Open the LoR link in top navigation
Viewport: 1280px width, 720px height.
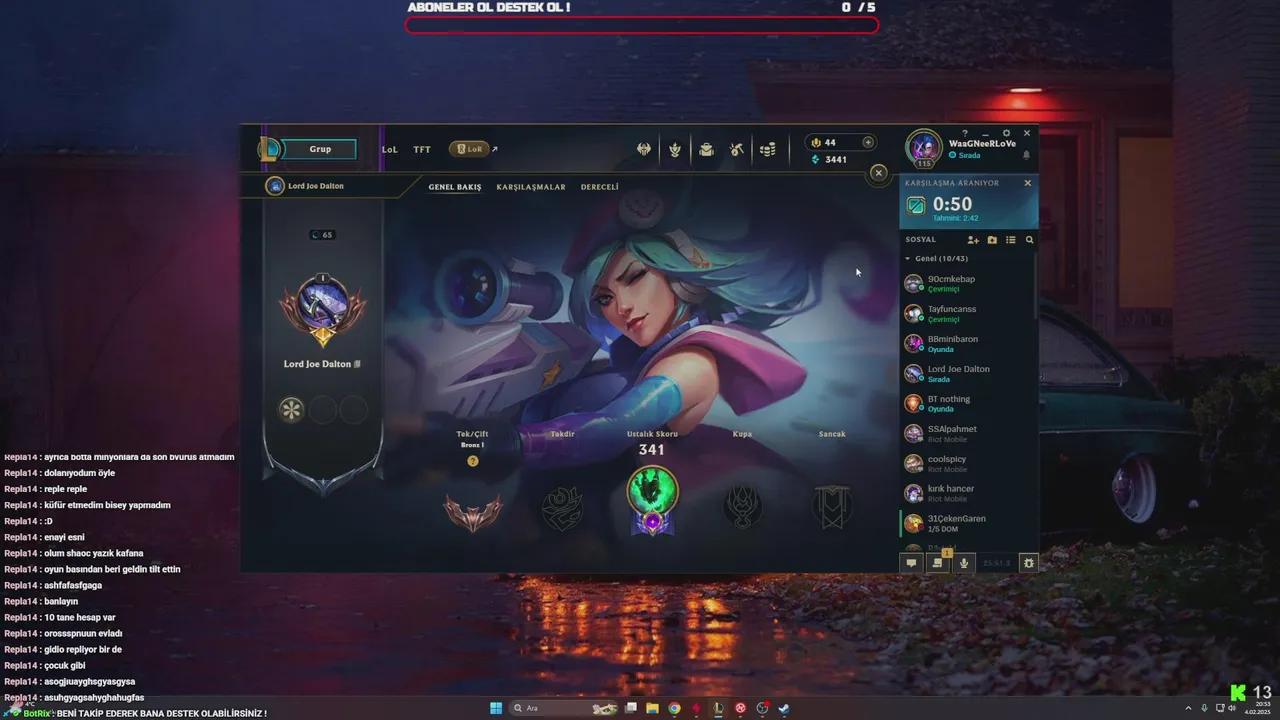pyautogui.click(x=469, y=148)
